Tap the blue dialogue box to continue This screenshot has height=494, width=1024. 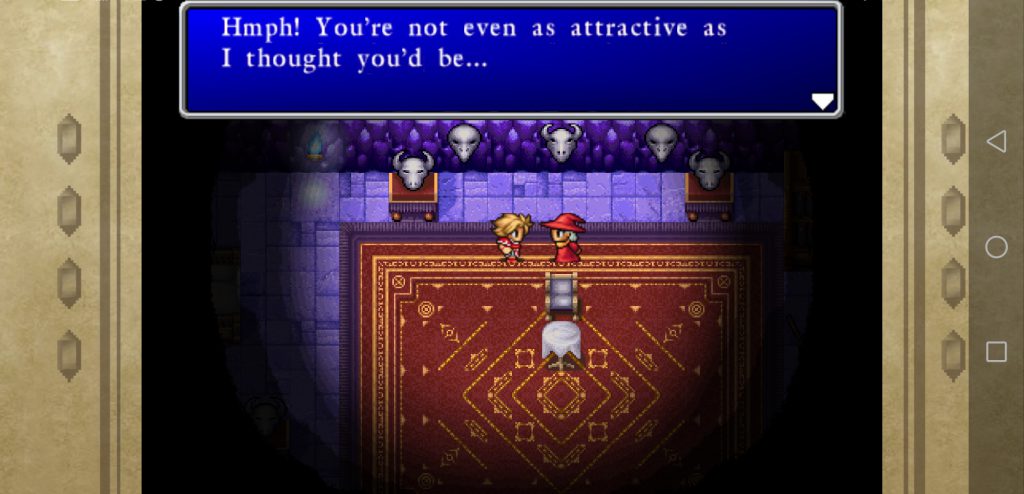point(510,60)
